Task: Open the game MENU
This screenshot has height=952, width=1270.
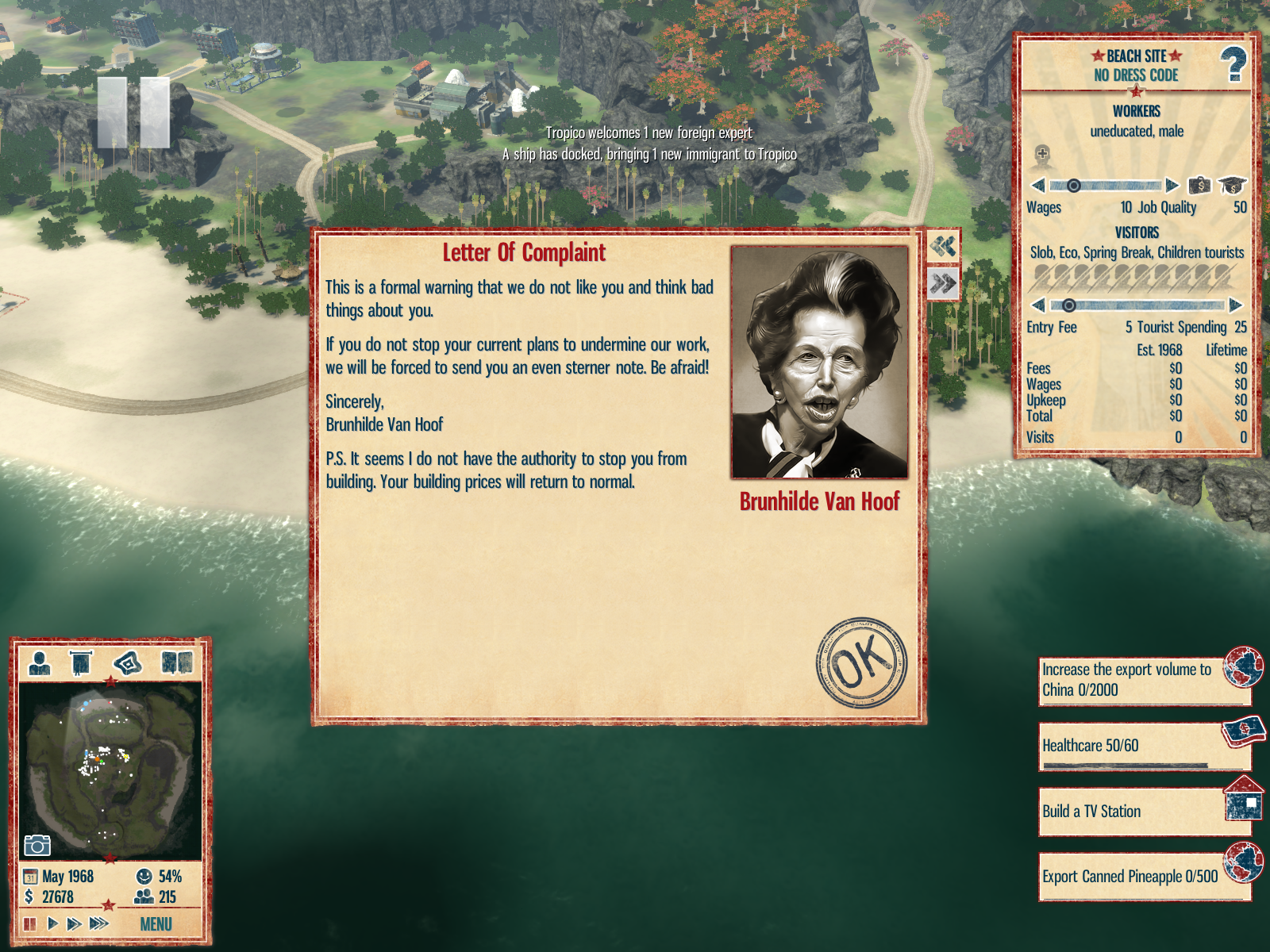Action: [x=156, y=924]
